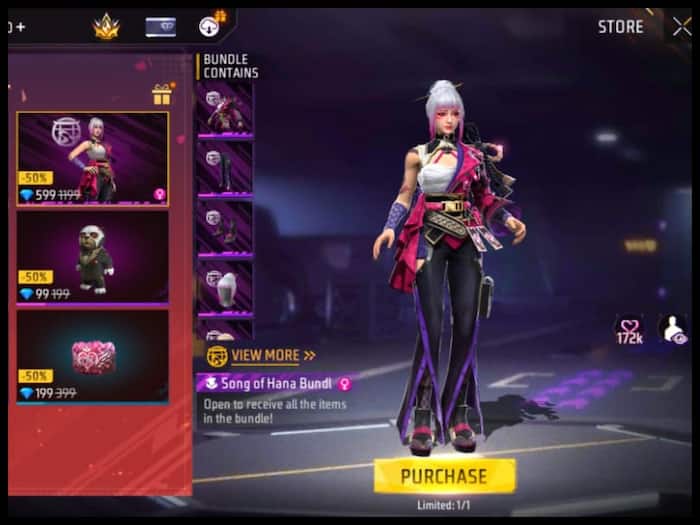Open View More bundle details
700x525 pixels.
(262, 355)
